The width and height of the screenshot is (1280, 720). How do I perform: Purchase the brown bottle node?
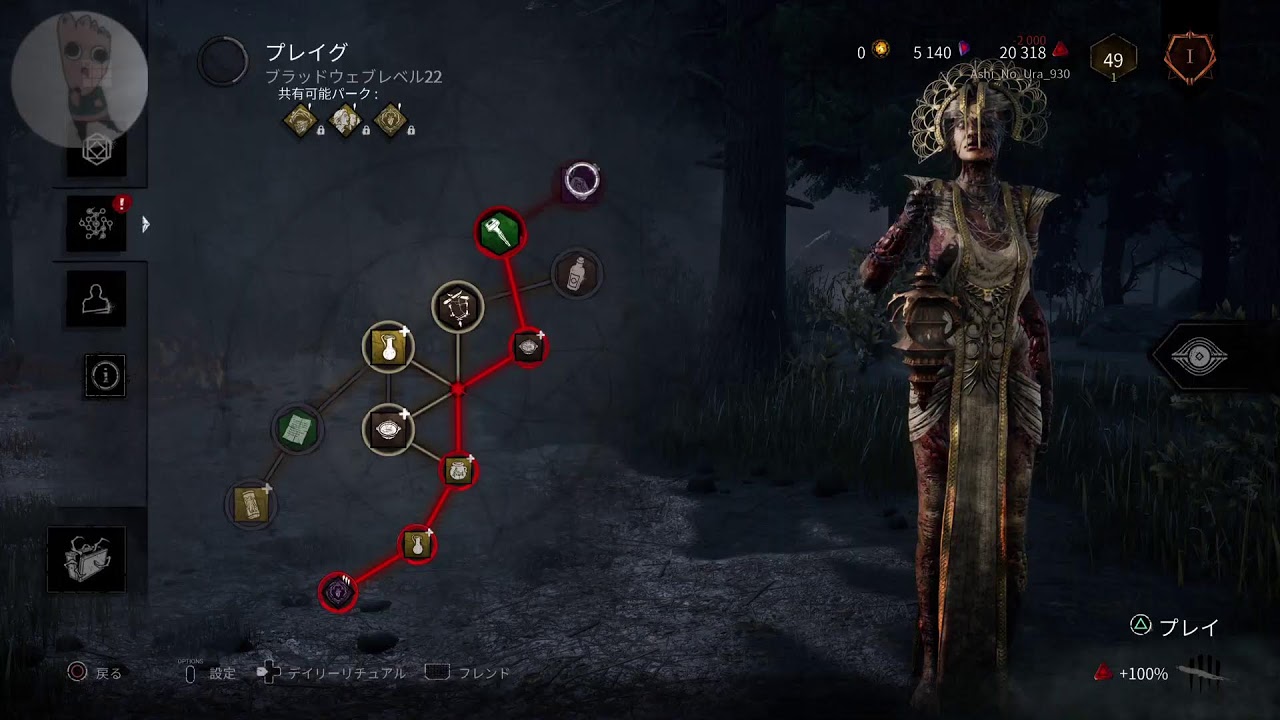tap(576, 272)
